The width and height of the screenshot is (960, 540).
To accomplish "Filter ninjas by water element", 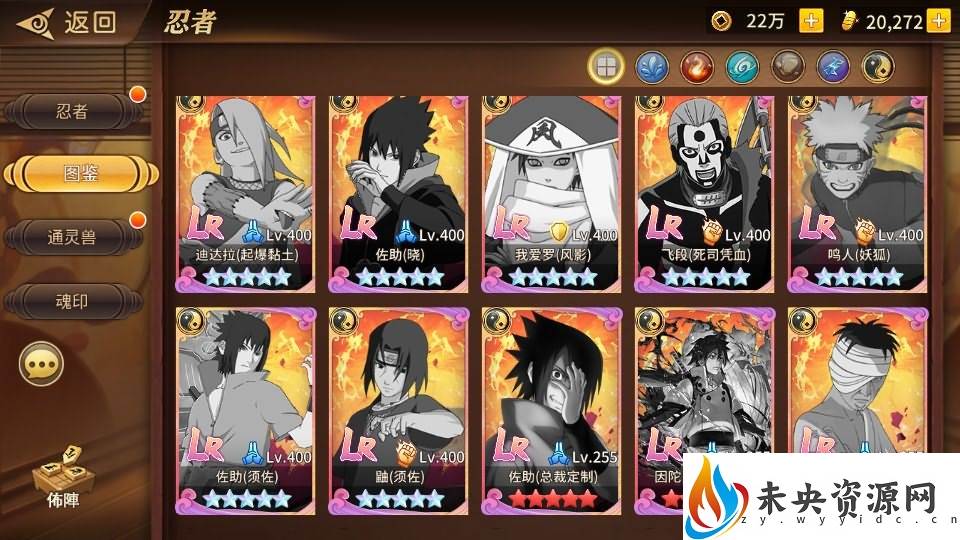I will (x=651, y=67).
